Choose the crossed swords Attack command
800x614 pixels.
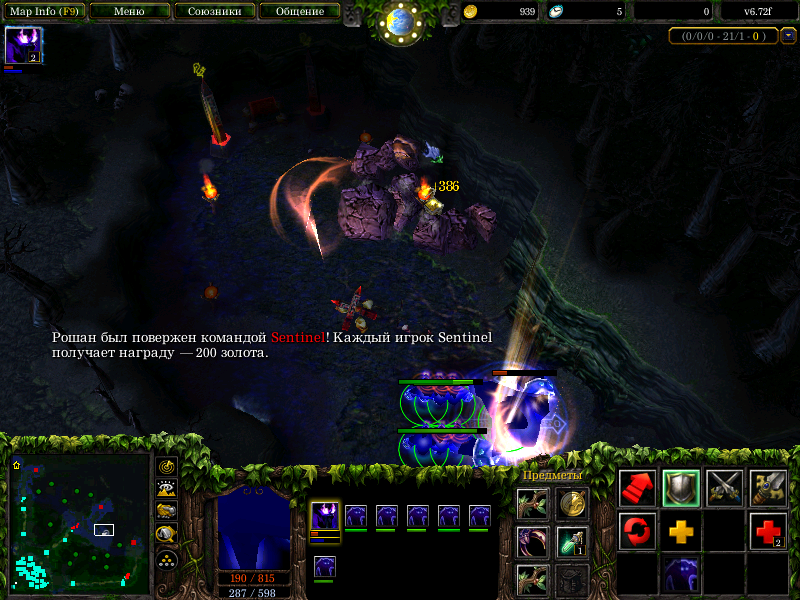point(725,487)
